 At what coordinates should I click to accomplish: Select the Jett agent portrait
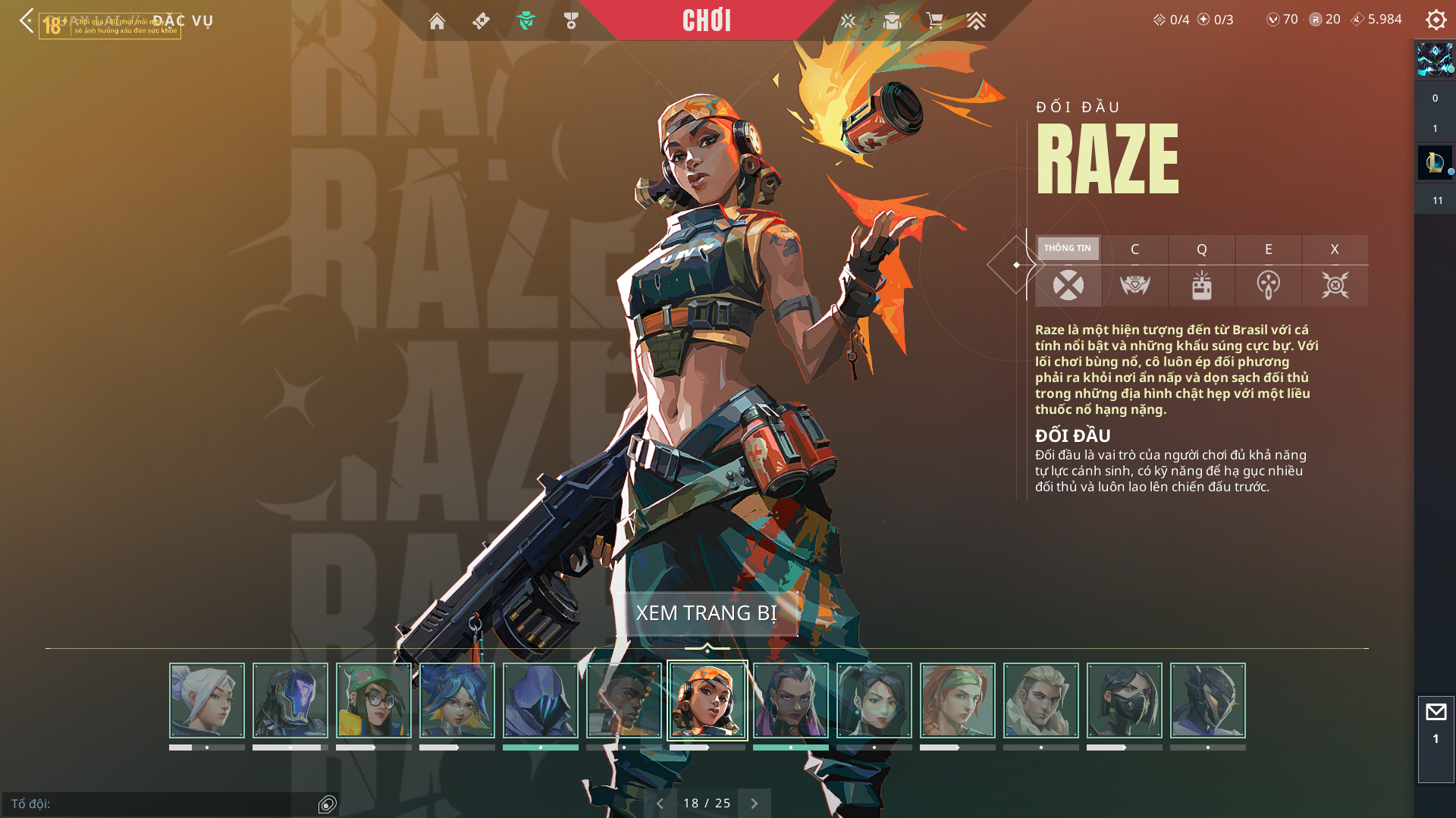207,700
